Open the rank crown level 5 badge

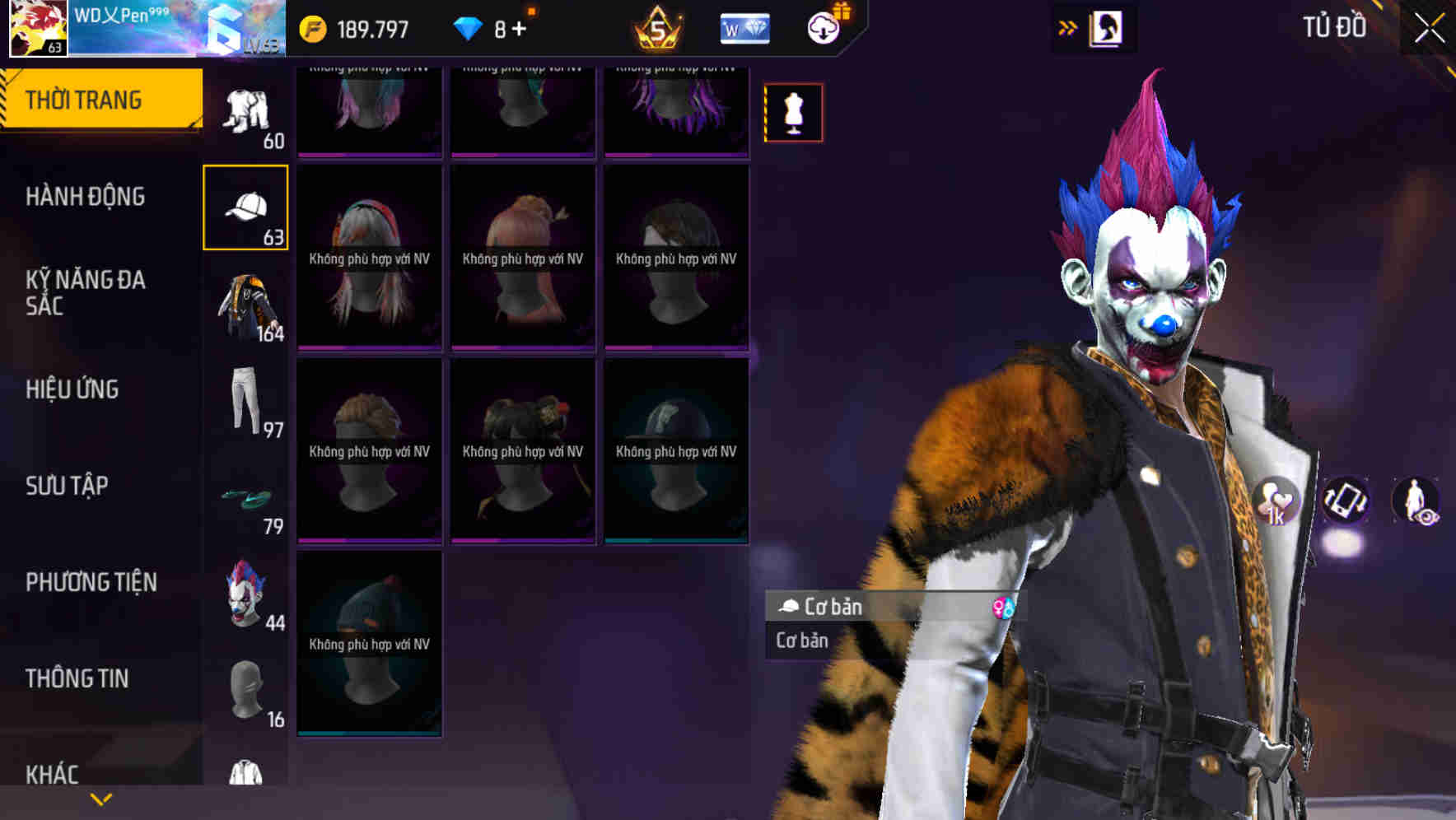pos(659,27)
